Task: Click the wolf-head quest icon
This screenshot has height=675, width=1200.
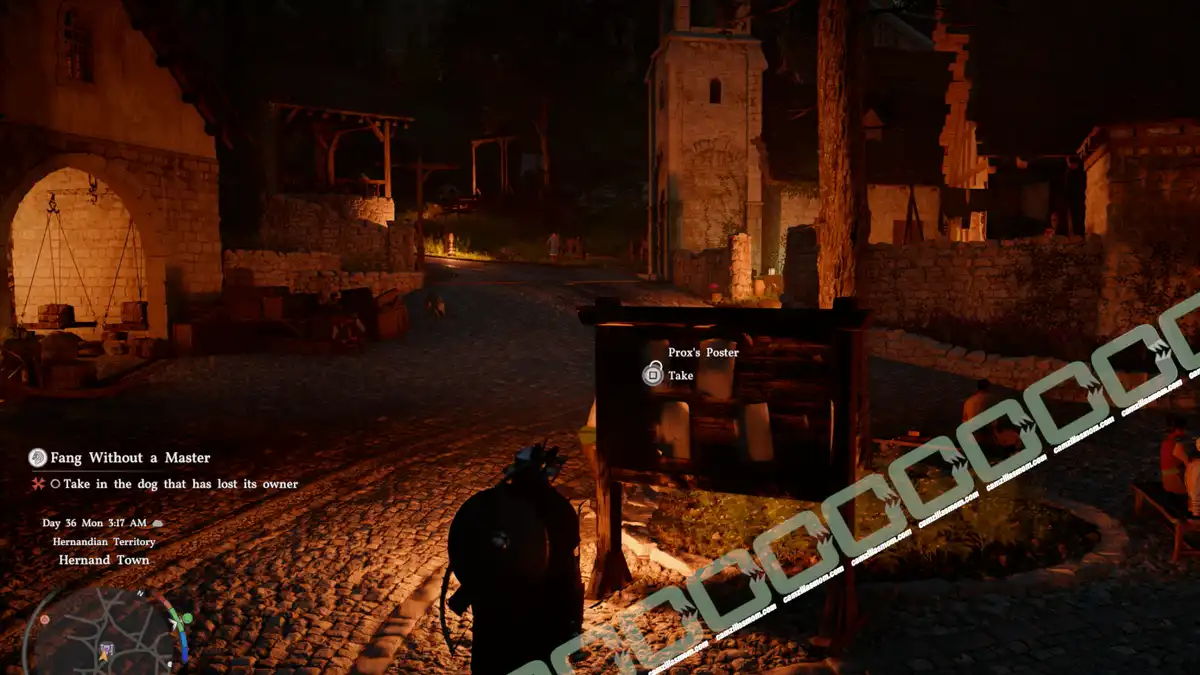Action: tap(38, 458)
